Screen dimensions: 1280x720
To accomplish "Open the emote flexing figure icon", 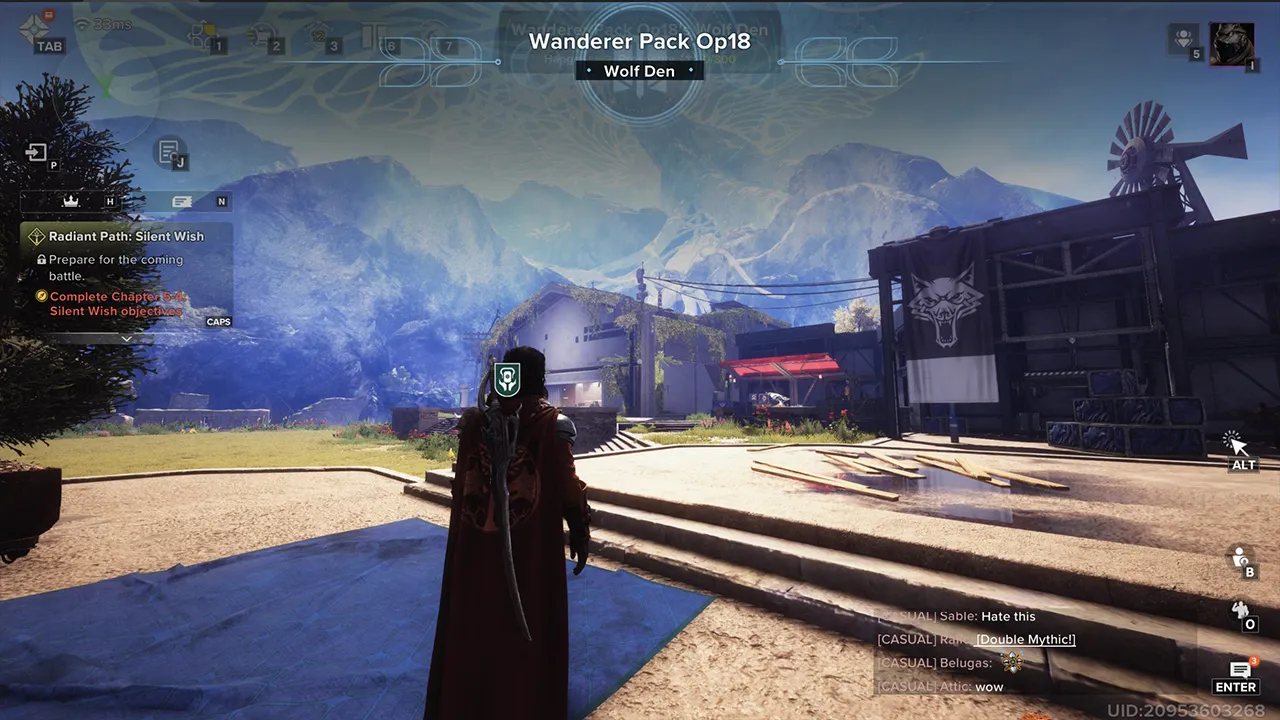I will pyautogui.click(x=1240, y=610).
